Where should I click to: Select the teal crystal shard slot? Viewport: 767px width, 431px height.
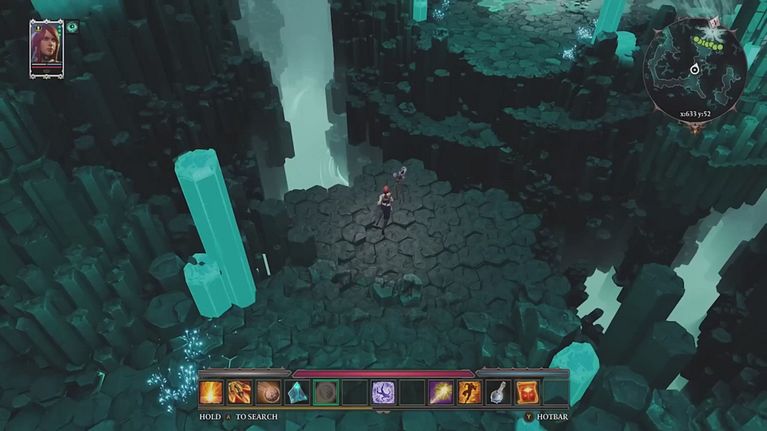tap(297, 392)
